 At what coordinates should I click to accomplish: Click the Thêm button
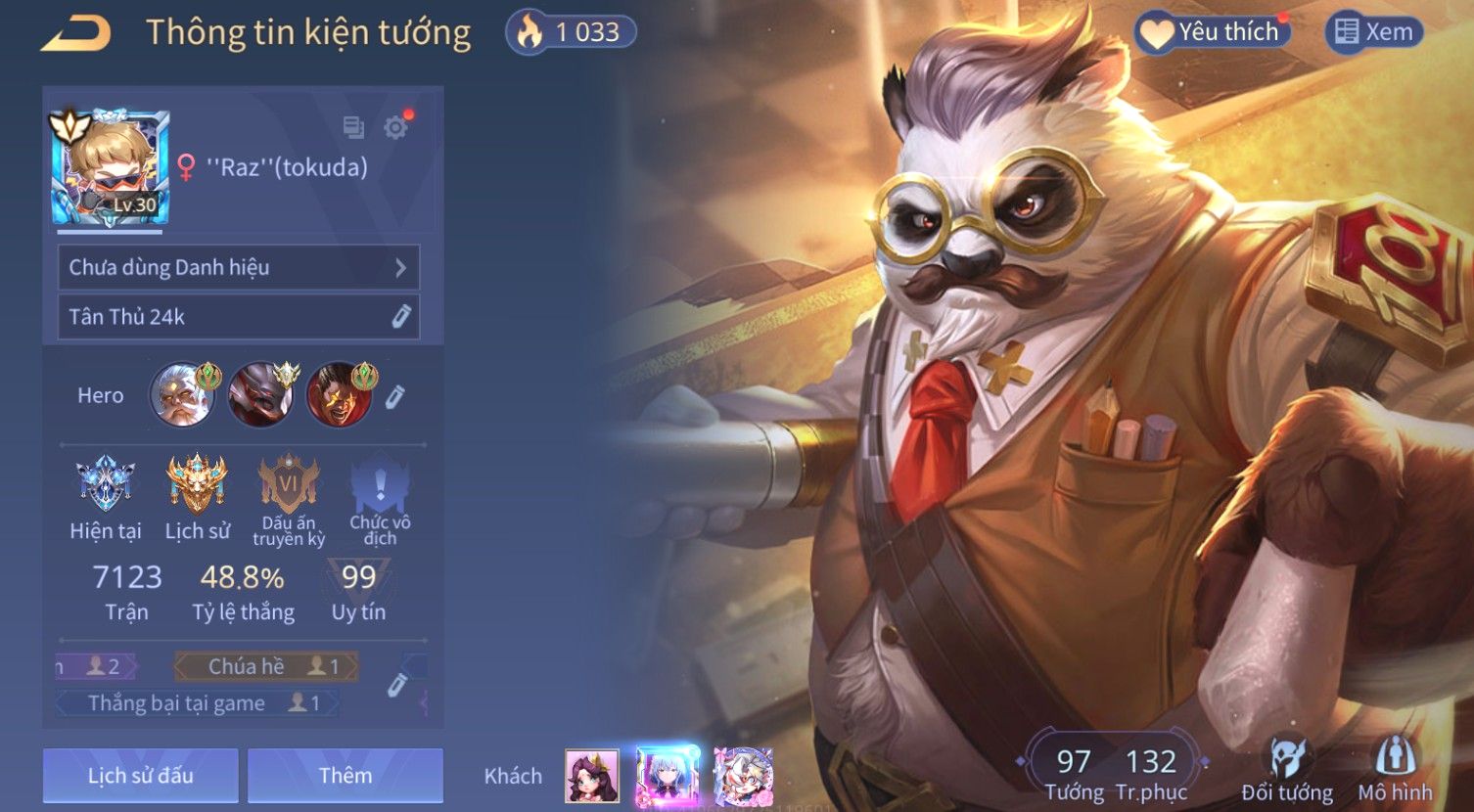coord(345,776)
